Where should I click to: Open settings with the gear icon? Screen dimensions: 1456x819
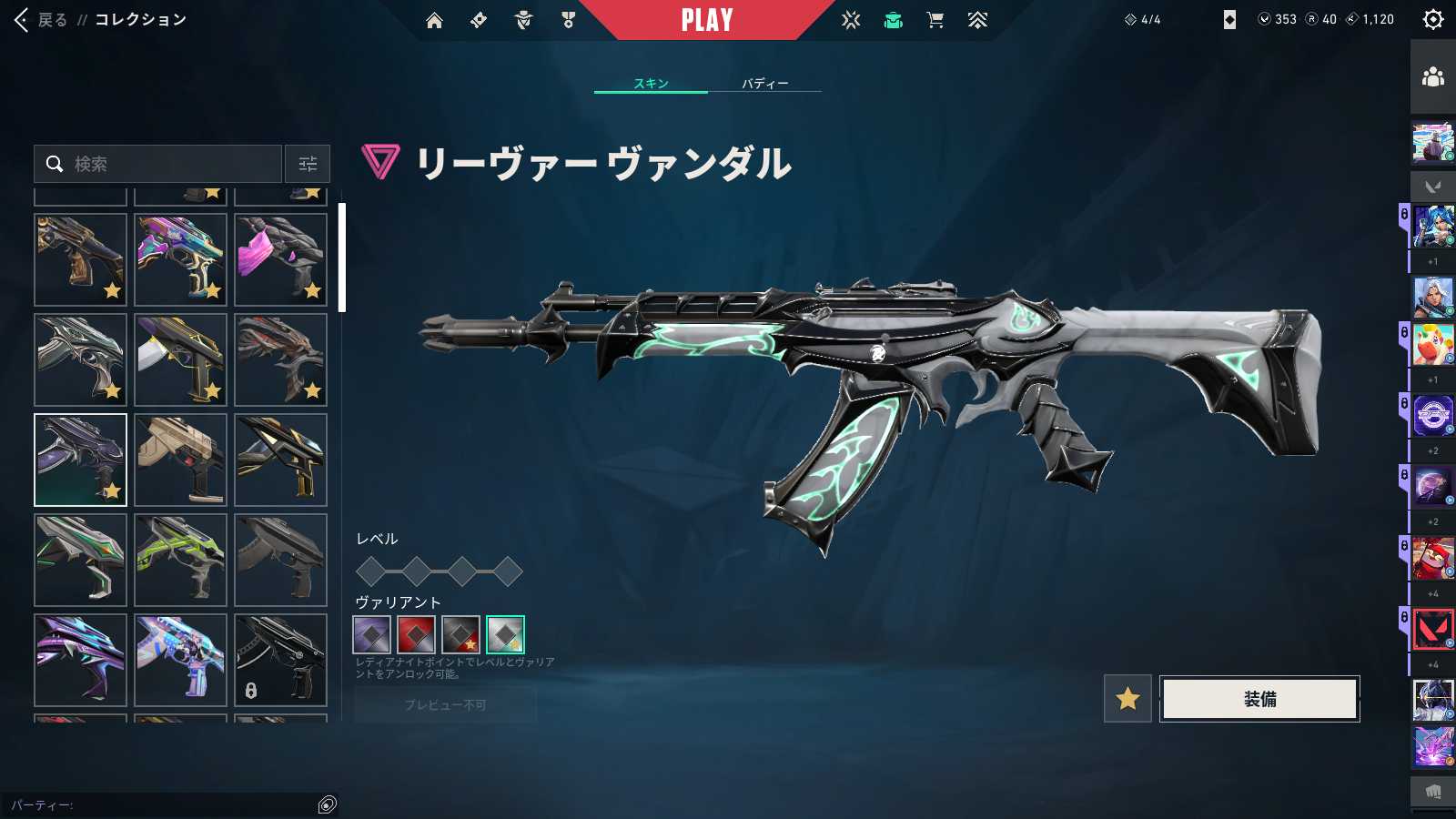click(1432, 20)
